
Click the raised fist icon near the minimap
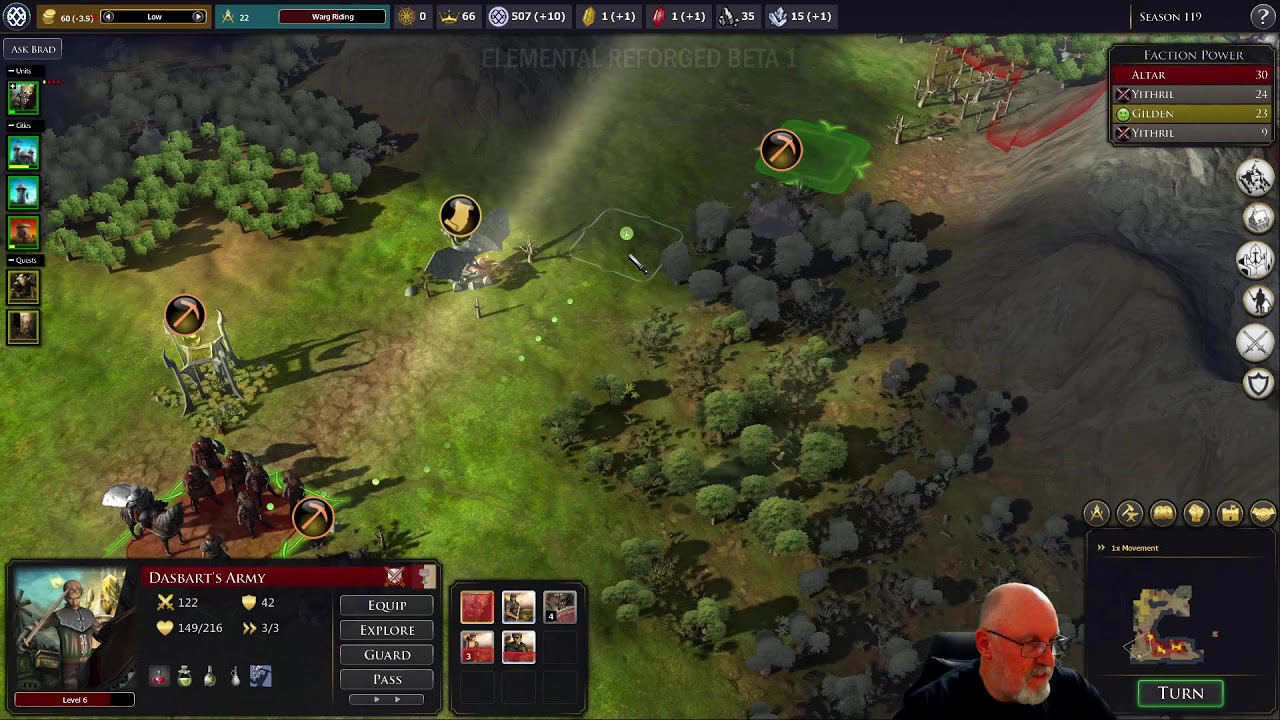click(1195, 513)
